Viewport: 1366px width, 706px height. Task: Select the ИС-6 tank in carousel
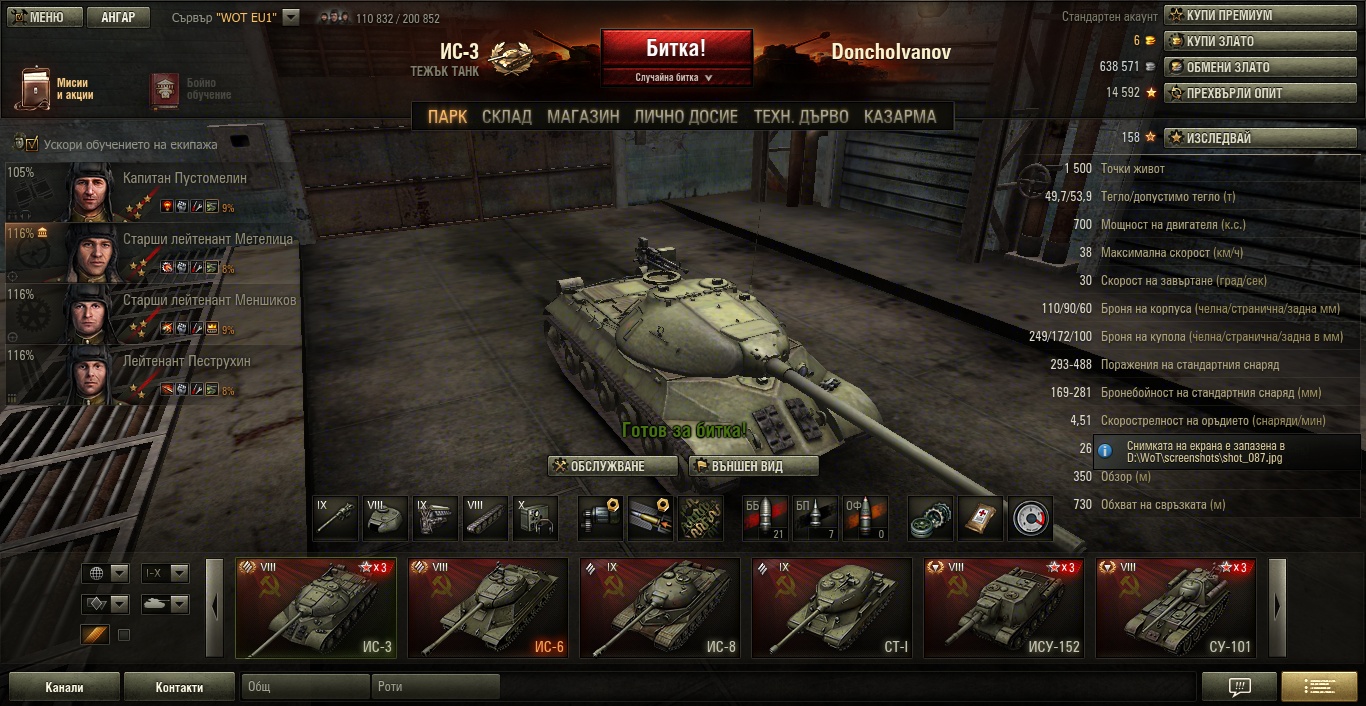[x=488, y=608]
